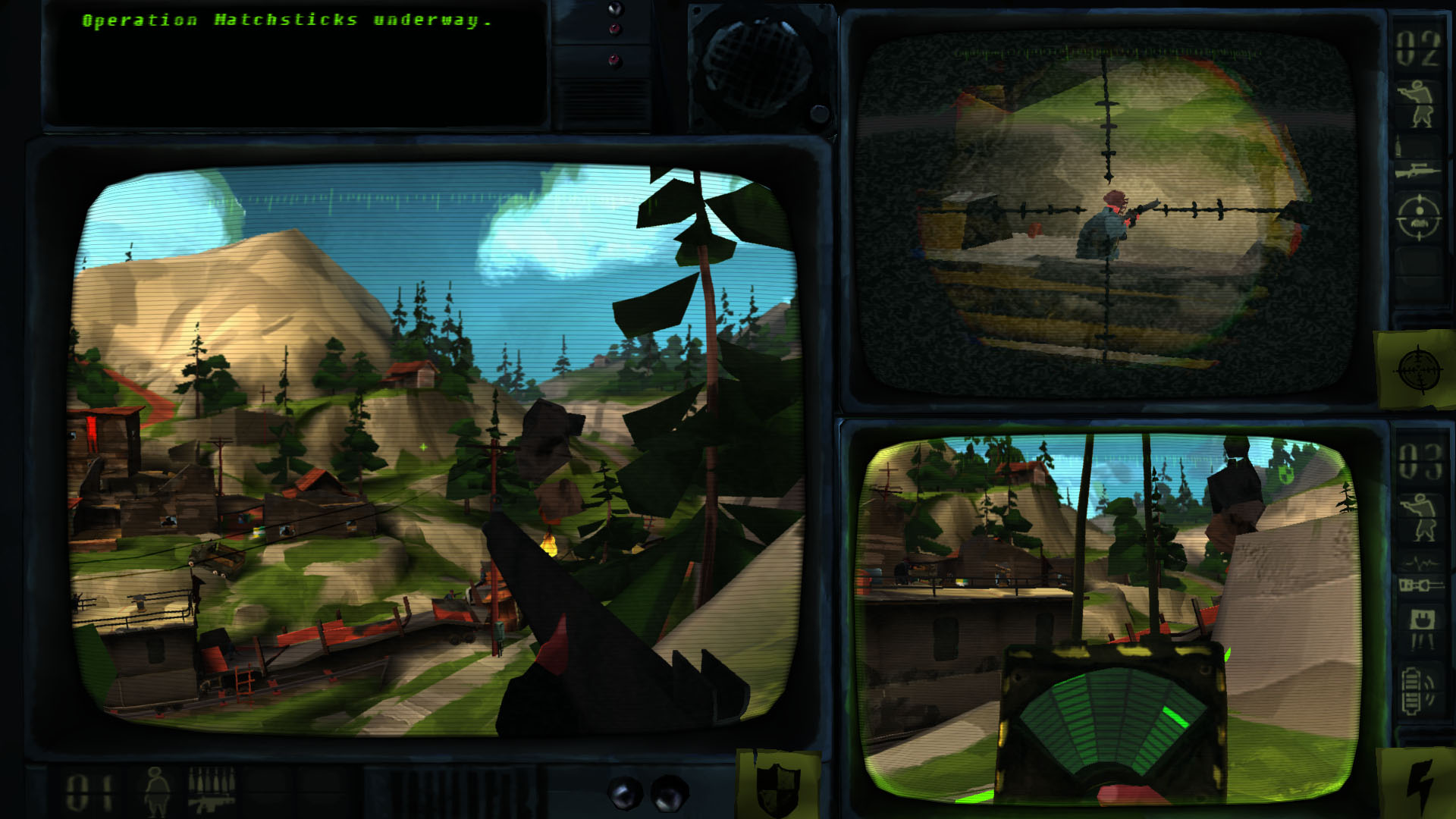This screenshot has width=1456, height=819.
Task: Select the rifle and ammo bottles icon bottom left
Action: (x=212, y=792)
